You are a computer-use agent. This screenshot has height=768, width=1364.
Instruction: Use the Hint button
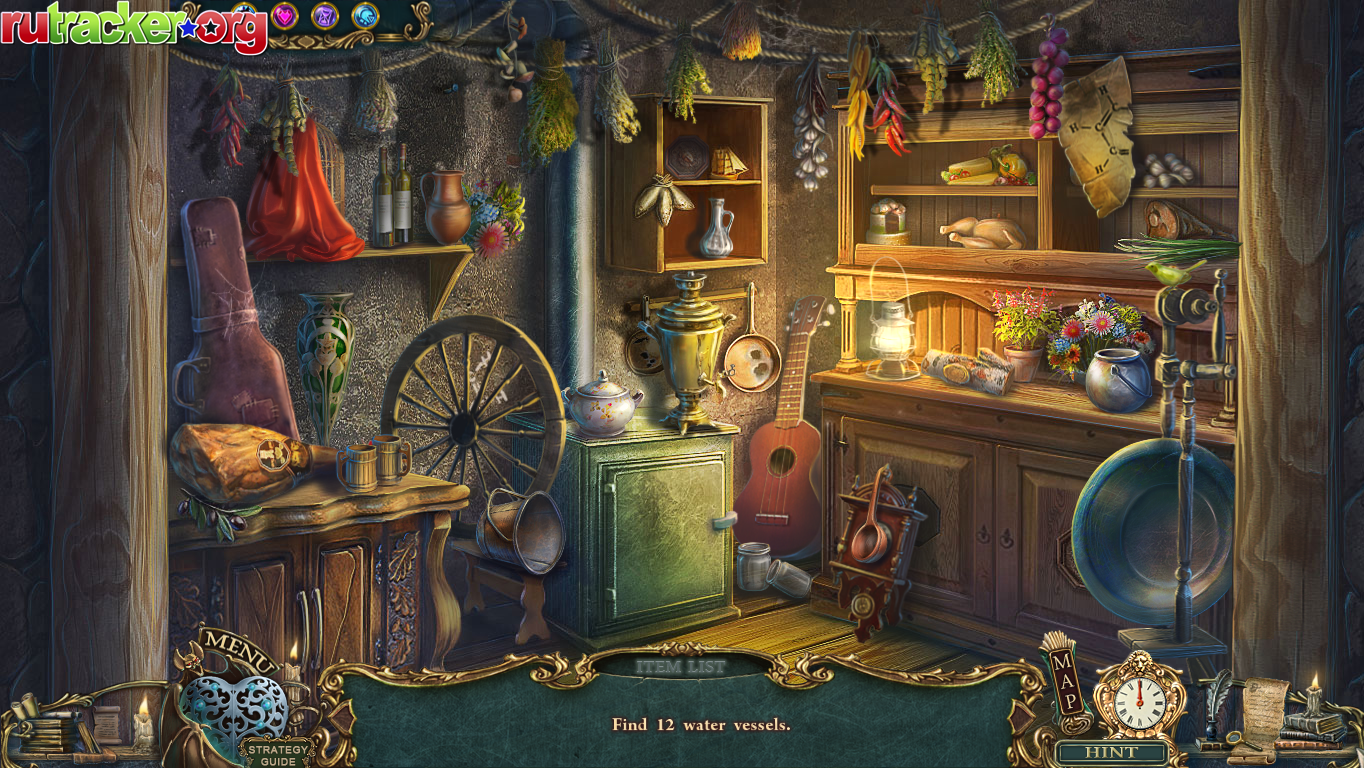1112,752
